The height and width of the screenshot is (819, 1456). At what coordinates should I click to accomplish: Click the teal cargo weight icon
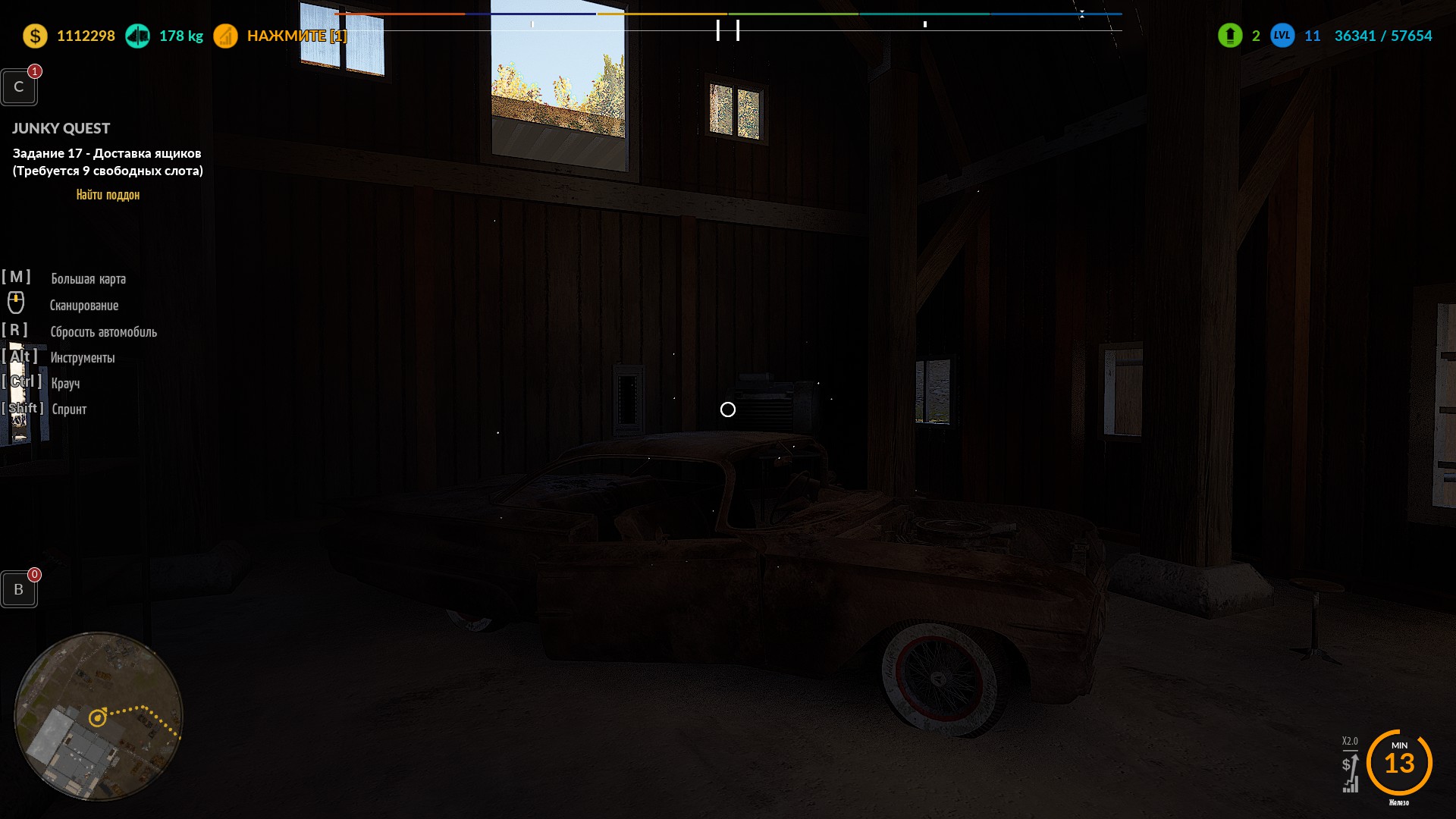coord(137,36)
